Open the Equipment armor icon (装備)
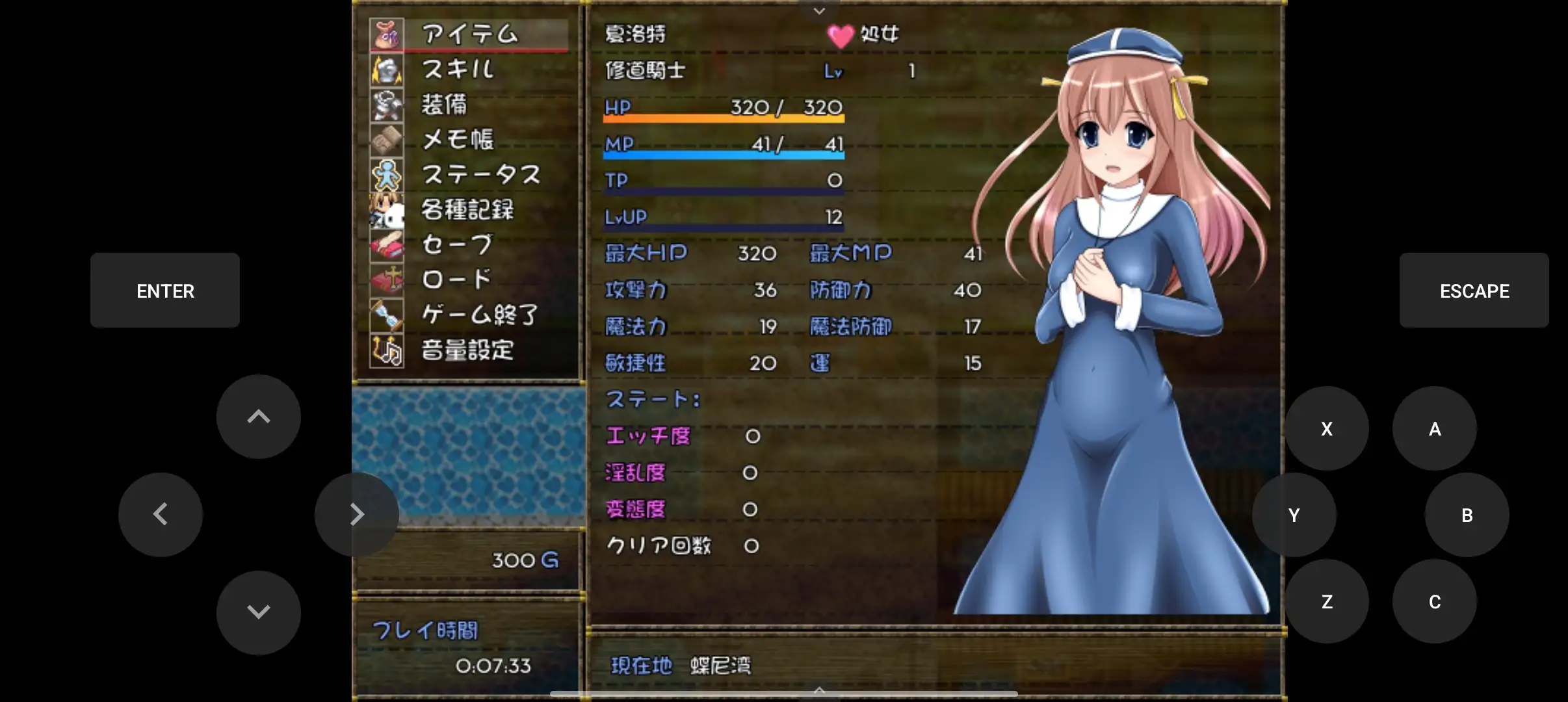The width and height of the screenshot is (1568, 702). pos(387,105)
